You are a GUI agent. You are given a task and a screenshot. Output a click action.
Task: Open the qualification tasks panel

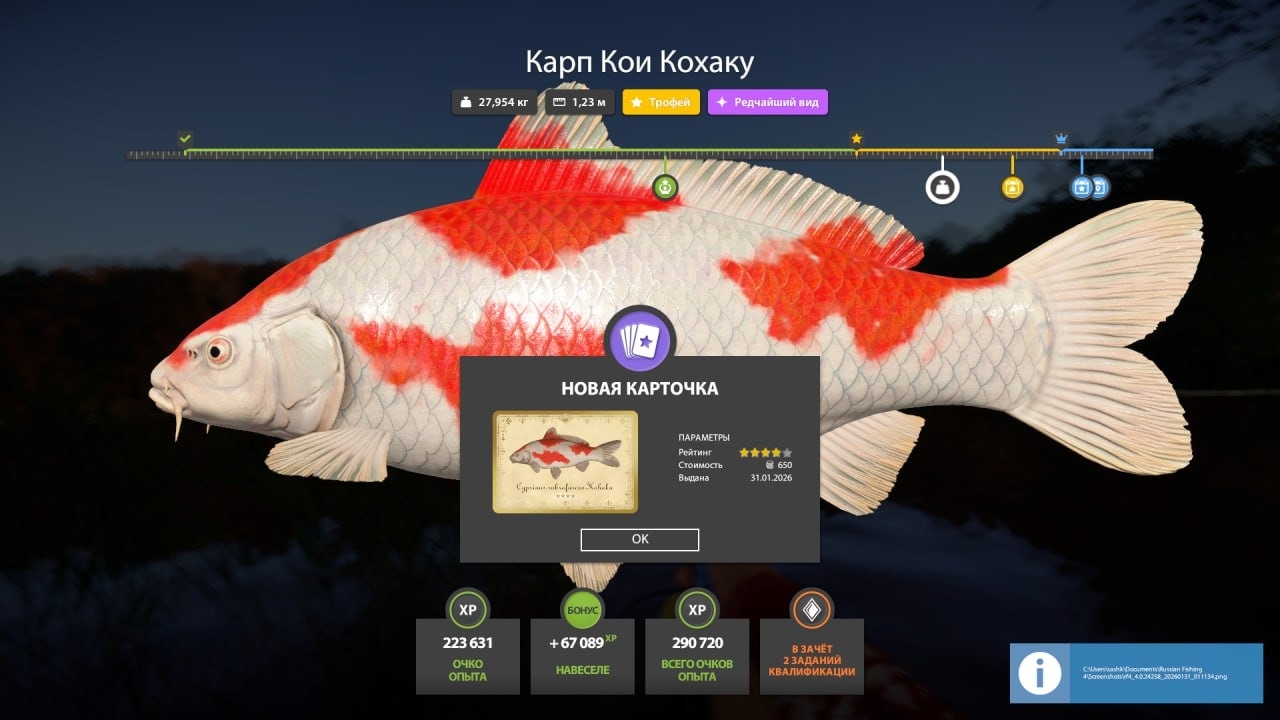point(811,655)
